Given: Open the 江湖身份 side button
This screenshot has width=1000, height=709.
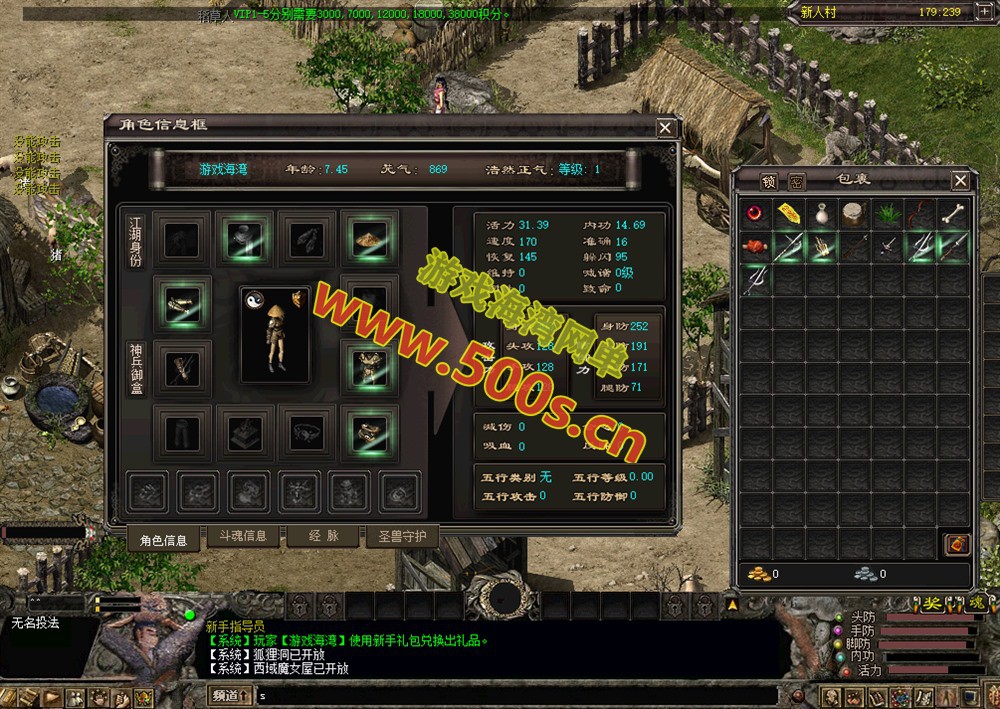Looking at the screenshot, I should click(137, 241).
